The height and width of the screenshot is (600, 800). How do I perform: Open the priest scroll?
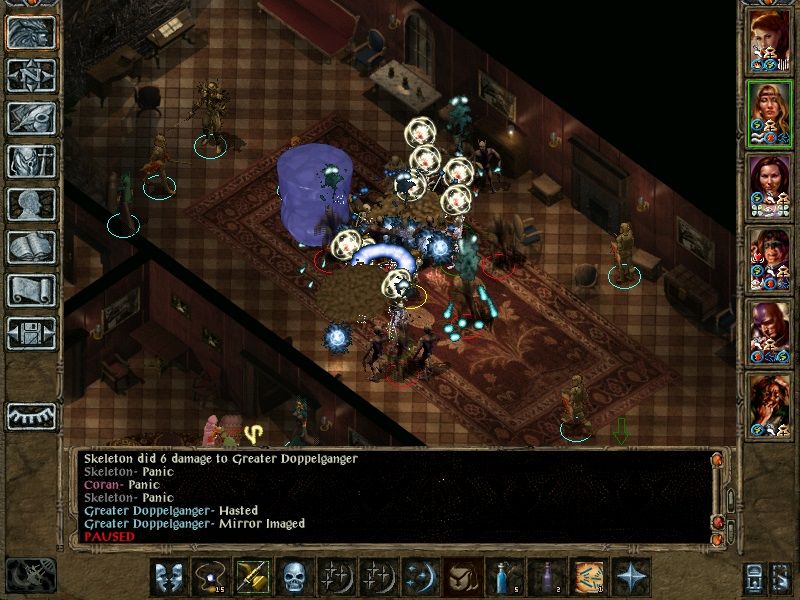[x=31, y=290]
